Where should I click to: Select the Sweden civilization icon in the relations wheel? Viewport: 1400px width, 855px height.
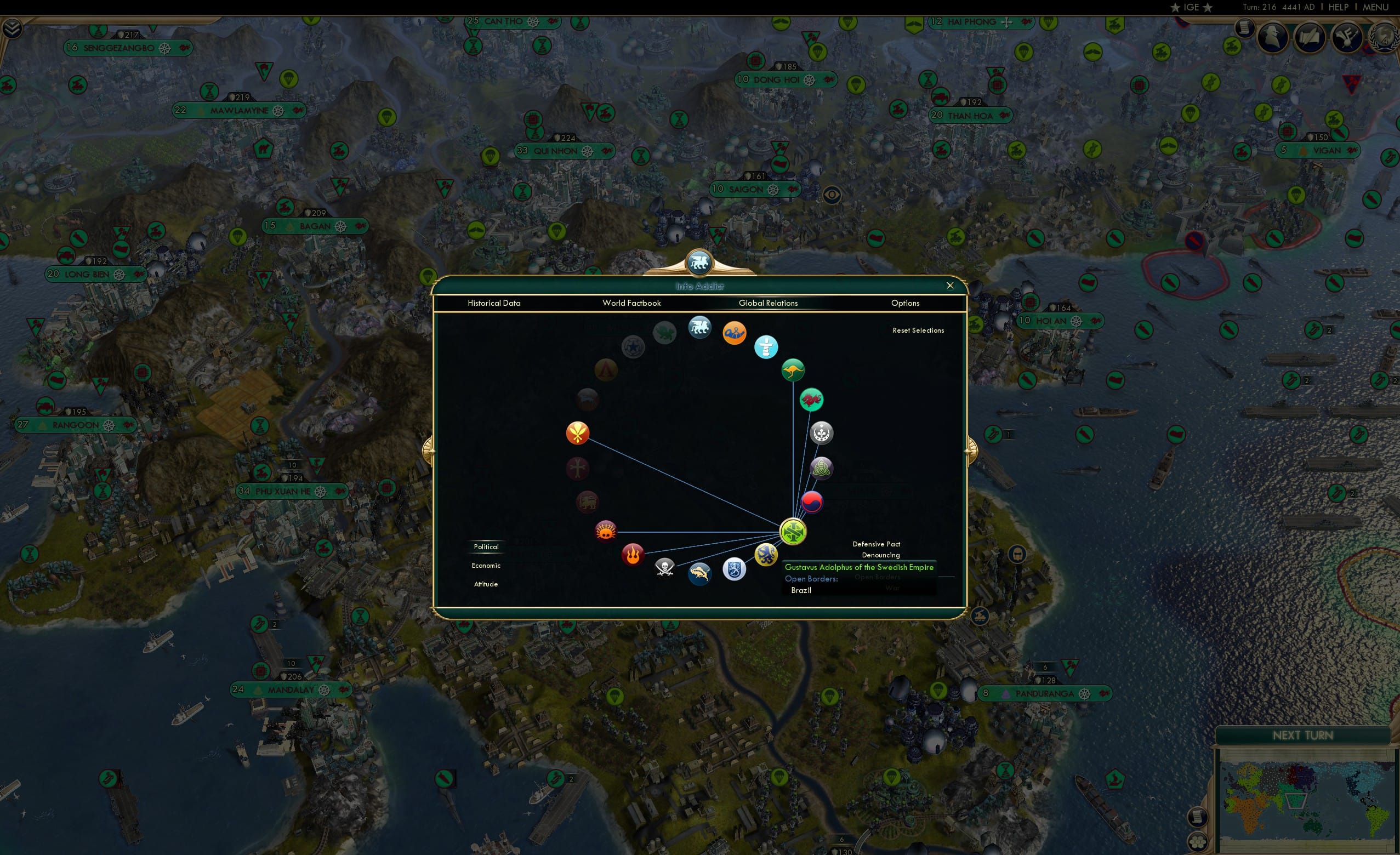click(793, 531)
